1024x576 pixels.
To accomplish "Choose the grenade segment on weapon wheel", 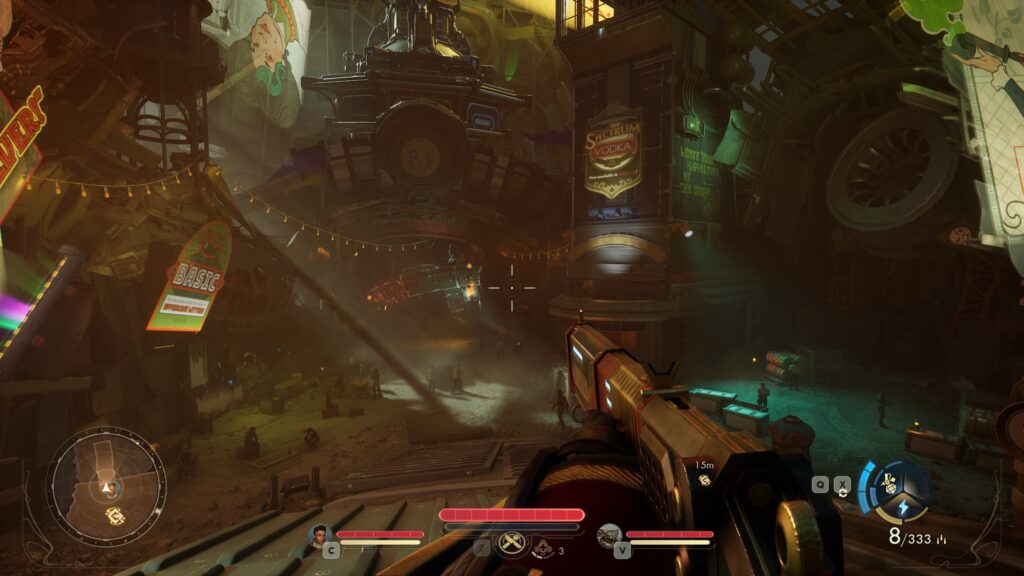I will 888,483.
